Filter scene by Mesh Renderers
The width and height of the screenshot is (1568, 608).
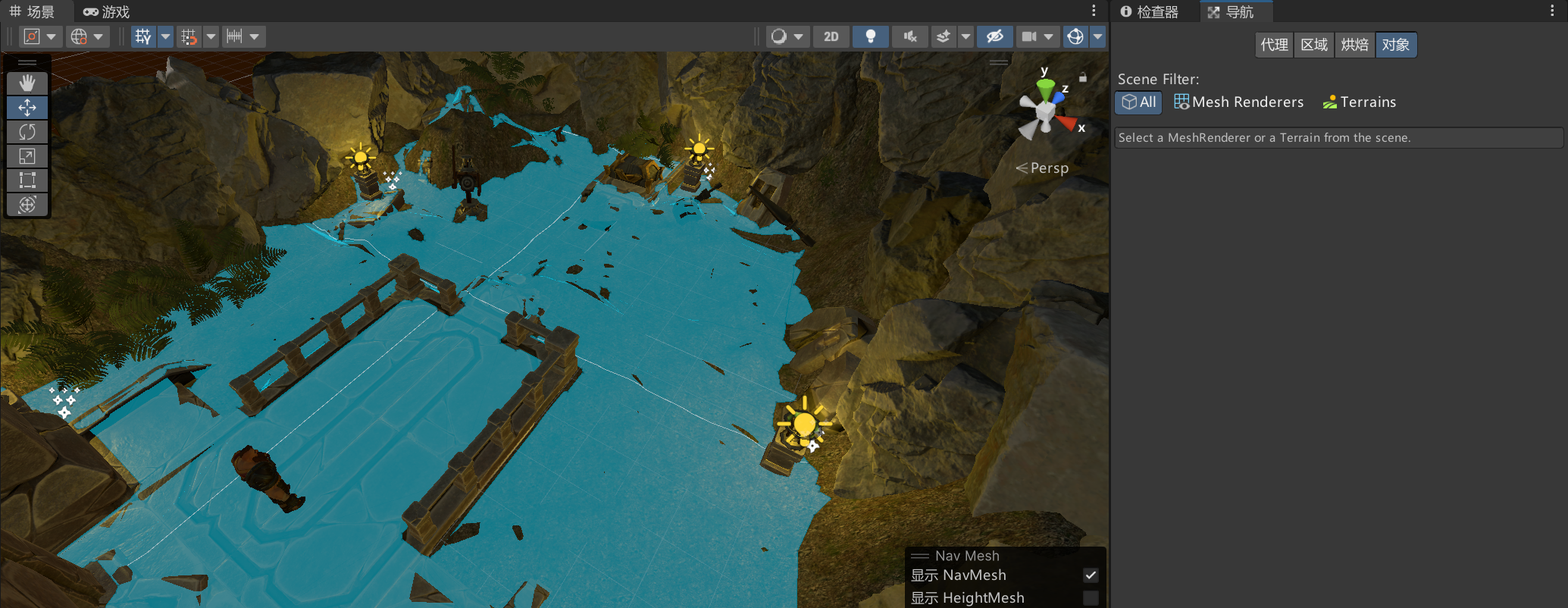[1238, 102]
